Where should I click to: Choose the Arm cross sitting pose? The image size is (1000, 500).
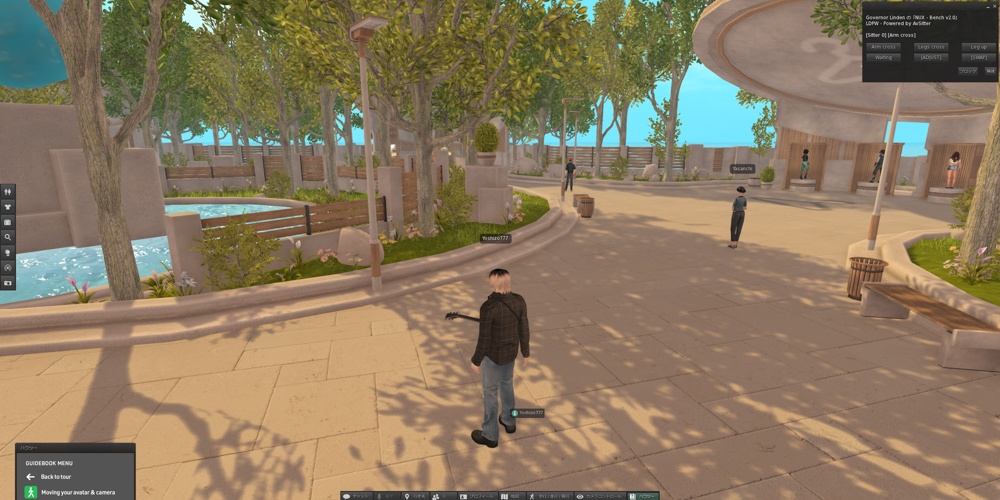click(x=883, y=47)
